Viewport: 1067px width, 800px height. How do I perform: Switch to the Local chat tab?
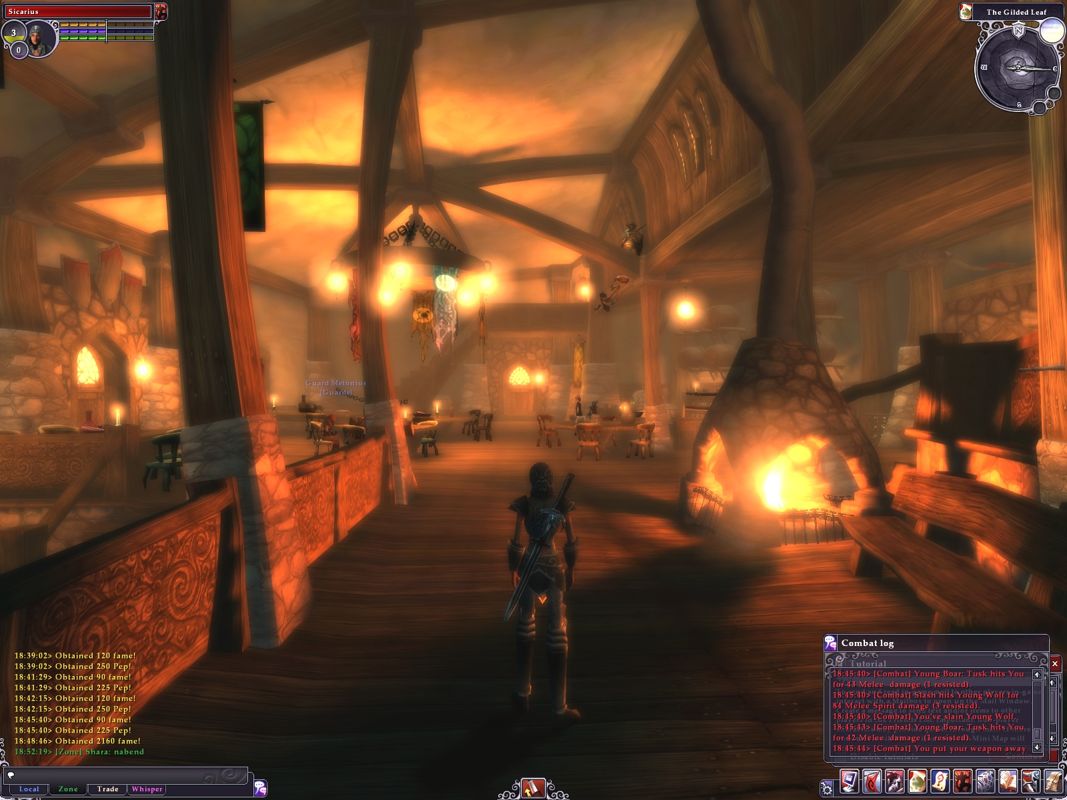29,789
